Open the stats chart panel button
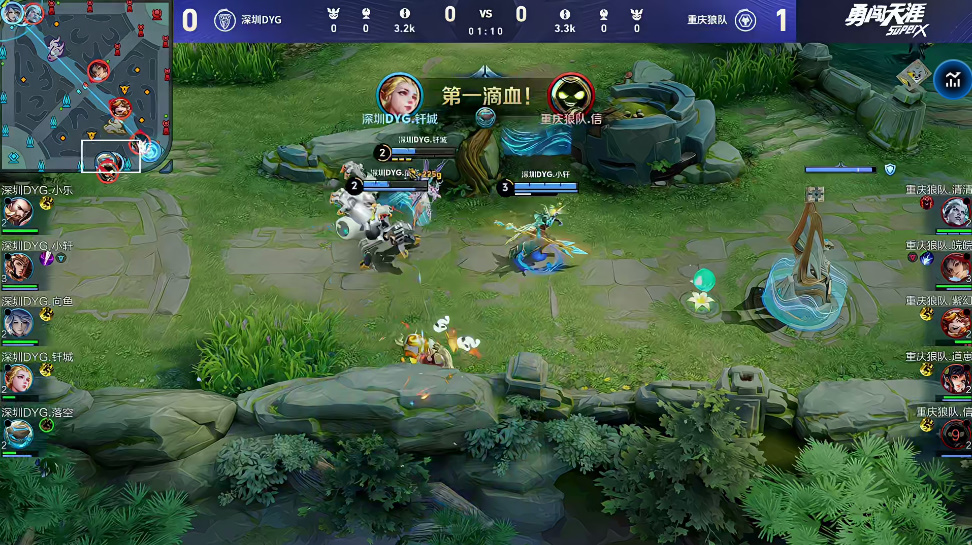Screen dimensions: 972x545 pyautogui.click(x=948, y=80)
